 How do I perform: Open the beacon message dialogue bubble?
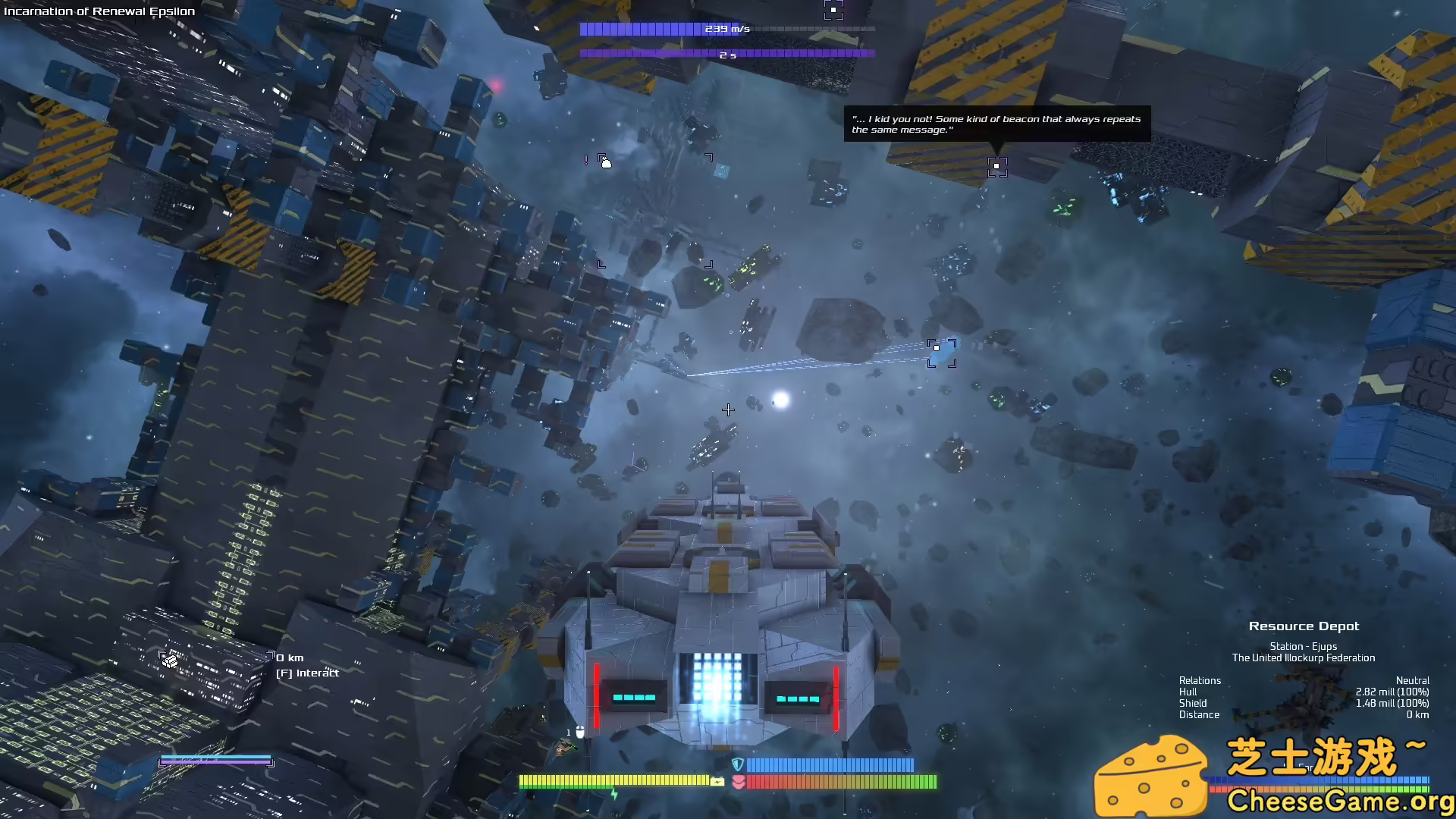(996, 124)
